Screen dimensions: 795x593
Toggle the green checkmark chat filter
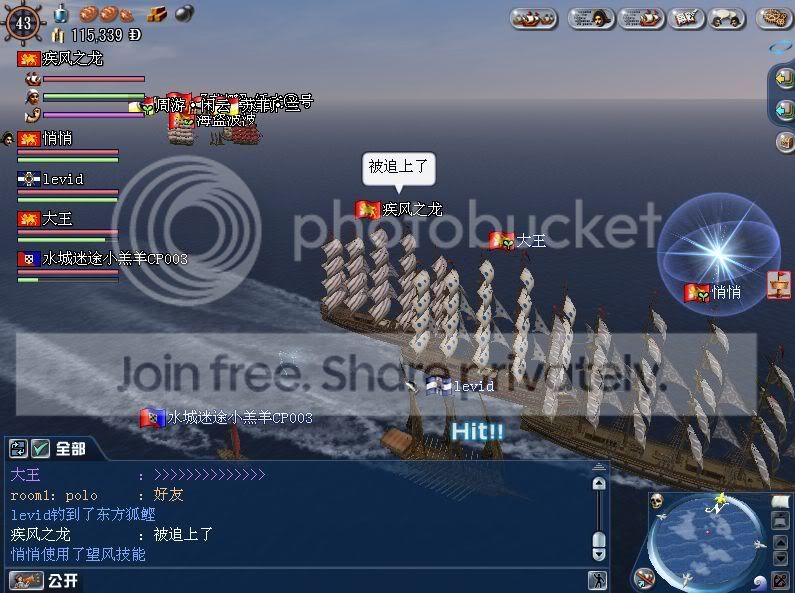point(41,448)
